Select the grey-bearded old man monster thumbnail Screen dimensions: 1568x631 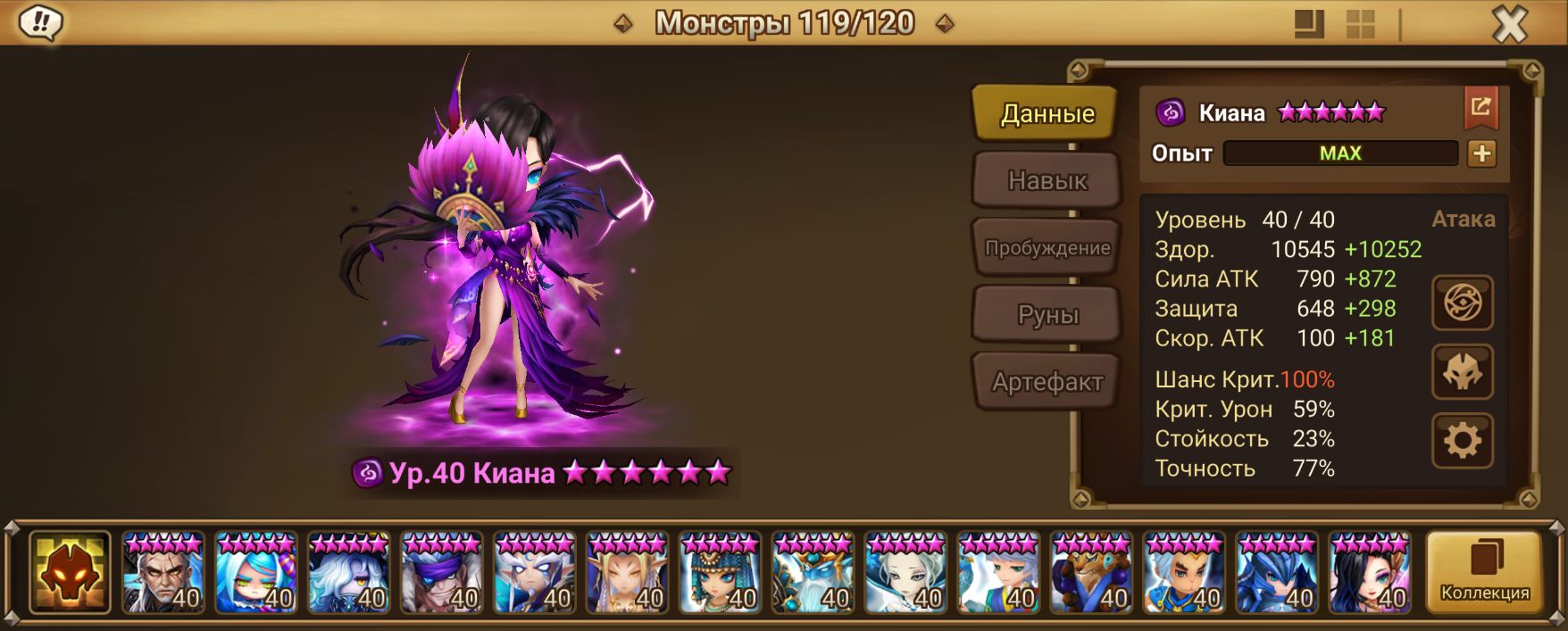click(x=163, y=573)
